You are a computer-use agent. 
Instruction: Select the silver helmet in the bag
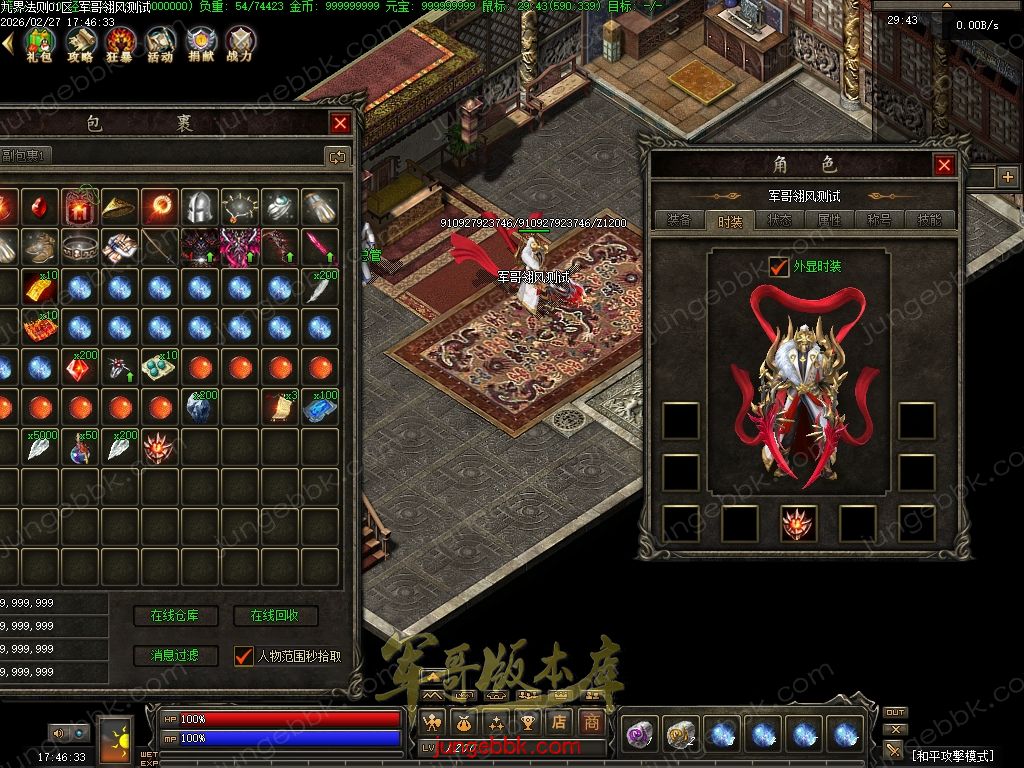pyautogui.click(x=200, y=207)
